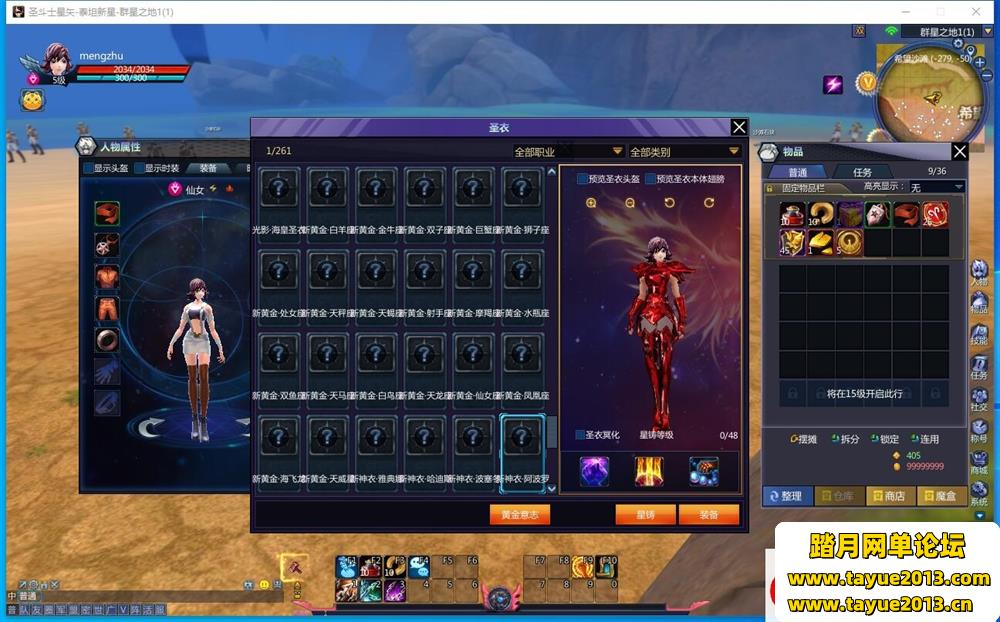Open the 全部职业 class filter dropdown
The width and height of the screenshot is (1000, 622).
568,151
